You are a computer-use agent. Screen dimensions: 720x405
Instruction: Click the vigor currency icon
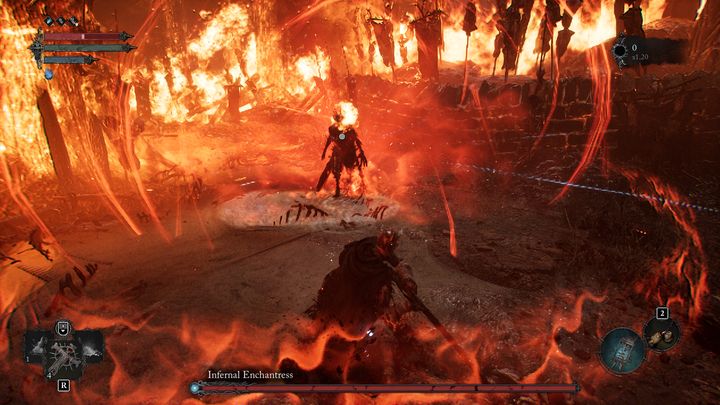[x=621, y=48]
